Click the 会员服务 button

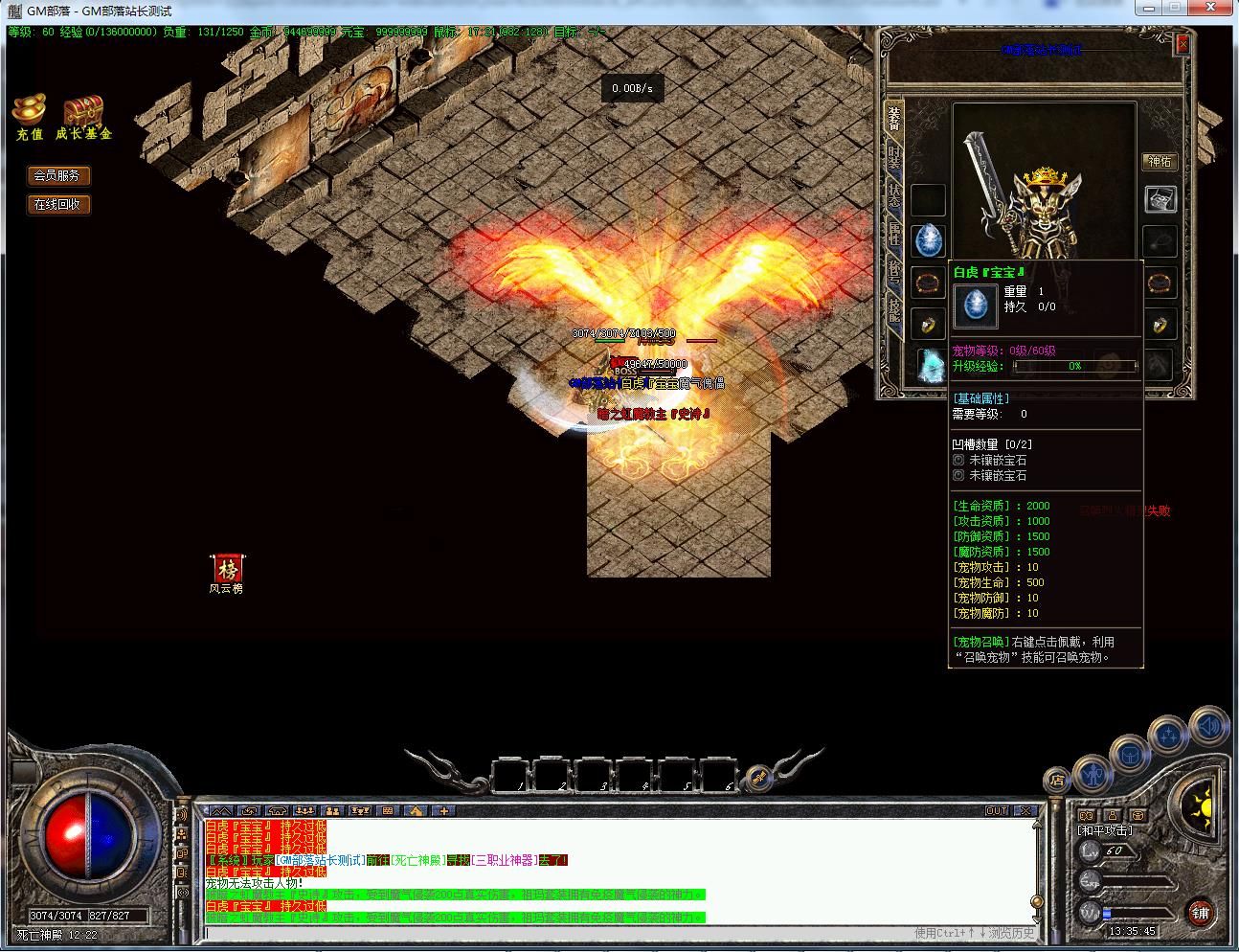(57, 175)
